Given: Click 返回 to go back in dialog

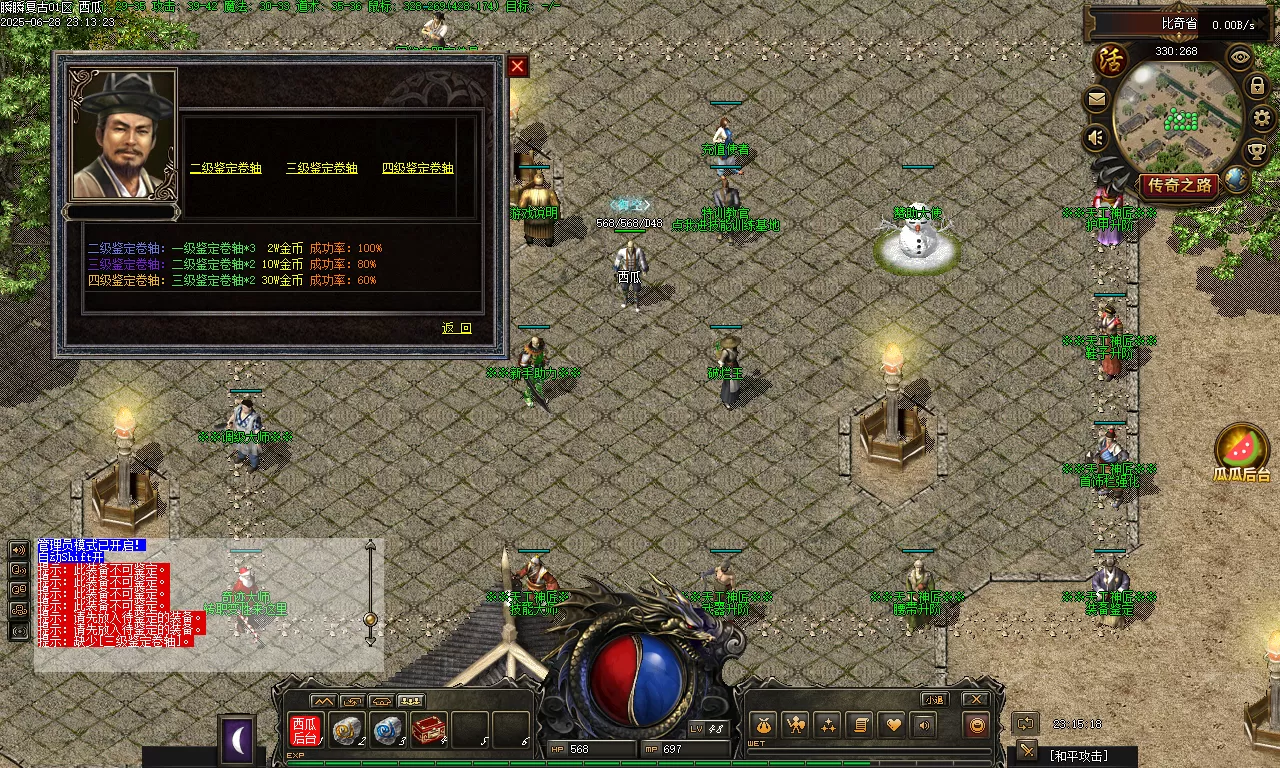Looking at the screenshot, I should pos(456,328).
